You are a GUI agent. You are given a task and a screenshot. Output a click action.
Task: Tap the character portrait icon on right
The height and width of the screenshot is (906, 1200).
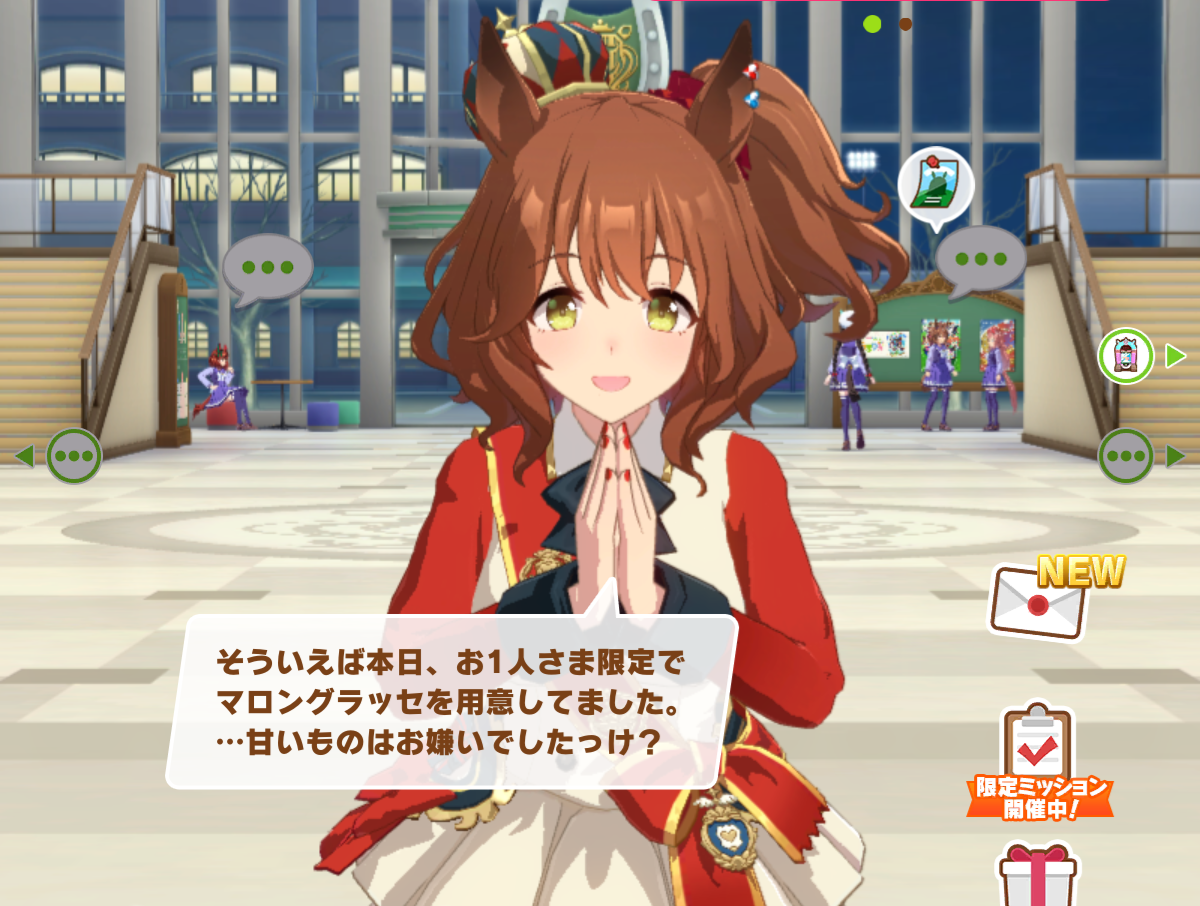click(1125, 355)
